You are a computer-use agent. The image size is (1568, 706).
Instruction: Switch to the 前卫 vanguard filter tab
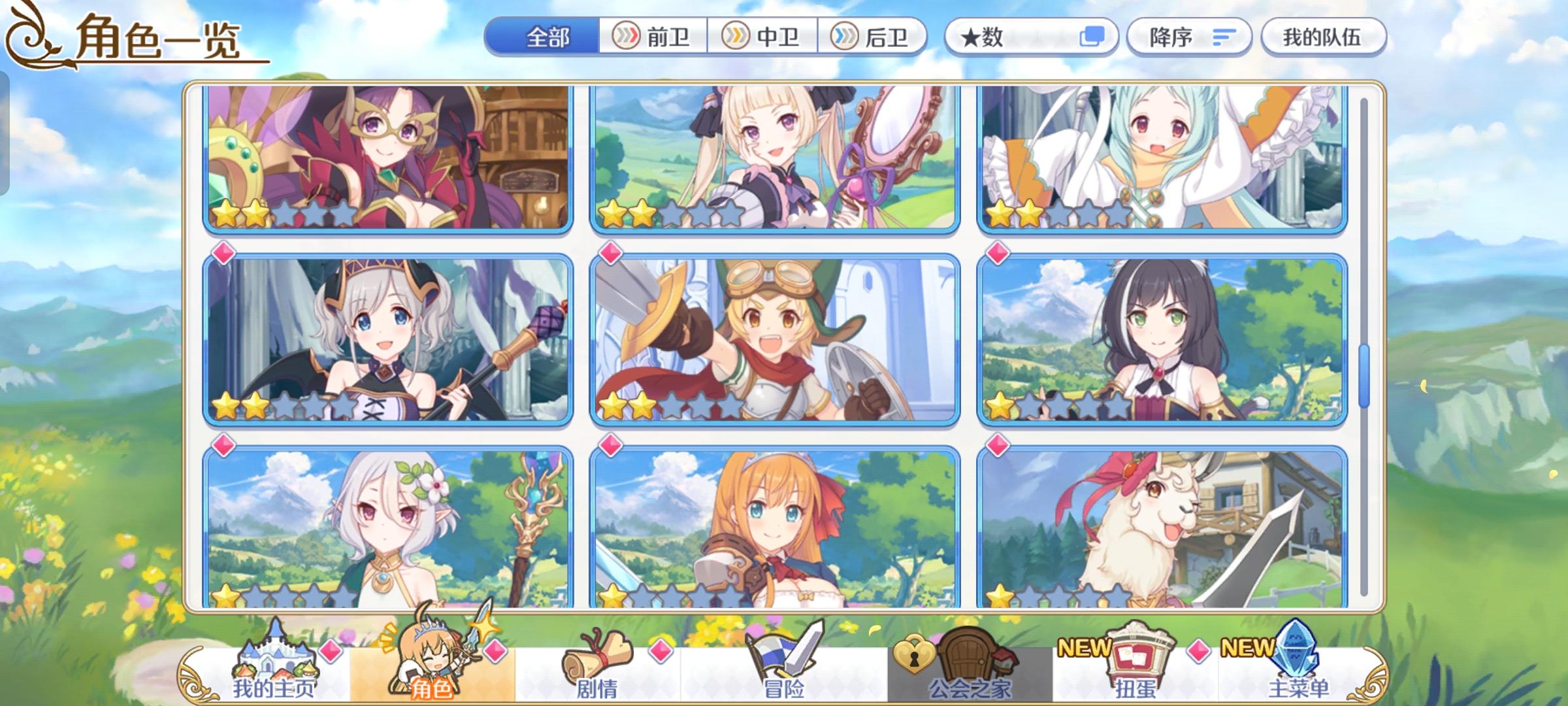[x=653, y=37]
